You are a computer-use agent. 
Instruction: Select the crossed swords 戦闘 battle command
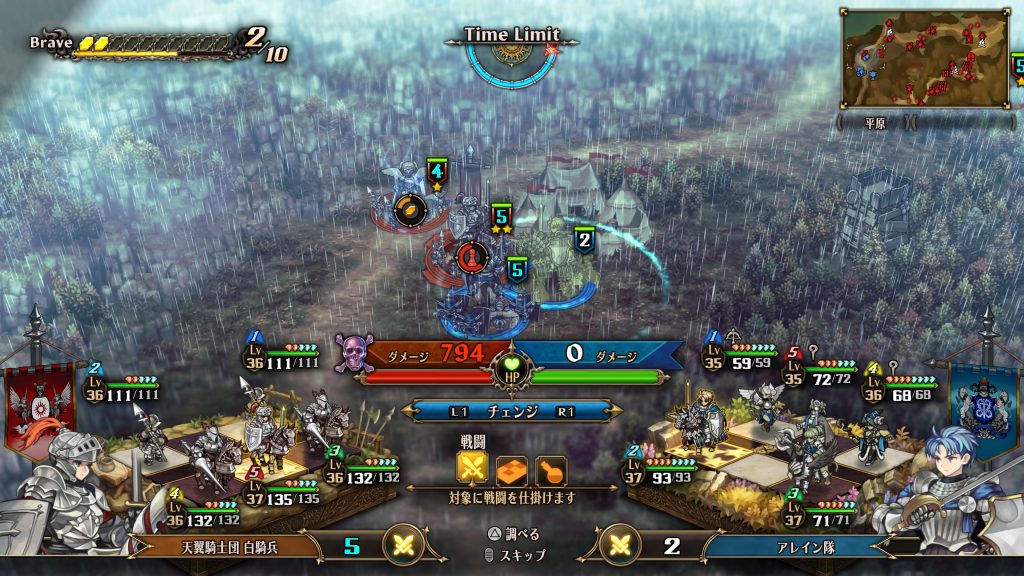(473, 469)
